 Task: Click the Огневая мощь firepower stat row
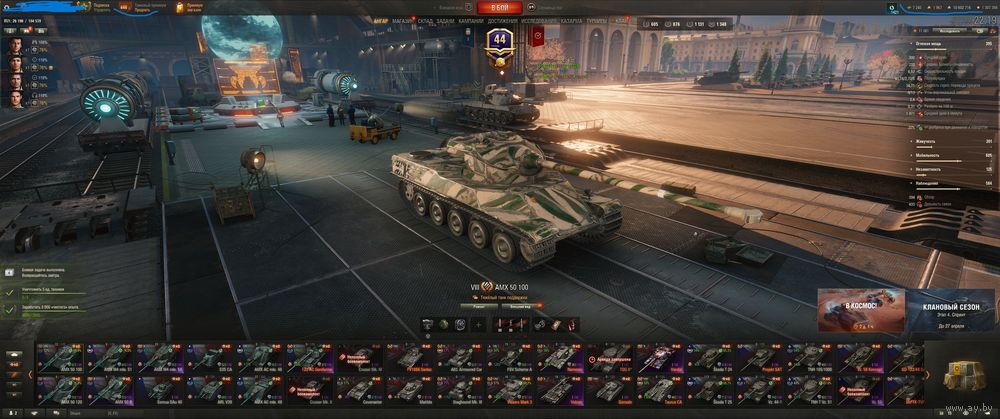click(x=950, y=44)
